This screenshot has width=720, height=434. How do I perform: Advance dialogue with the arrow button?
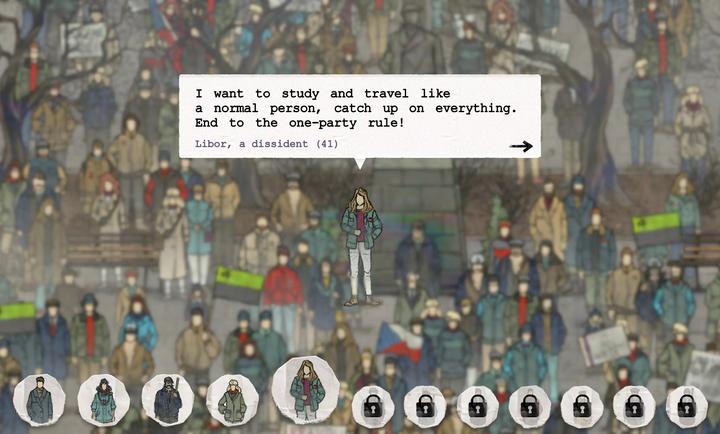520,147
